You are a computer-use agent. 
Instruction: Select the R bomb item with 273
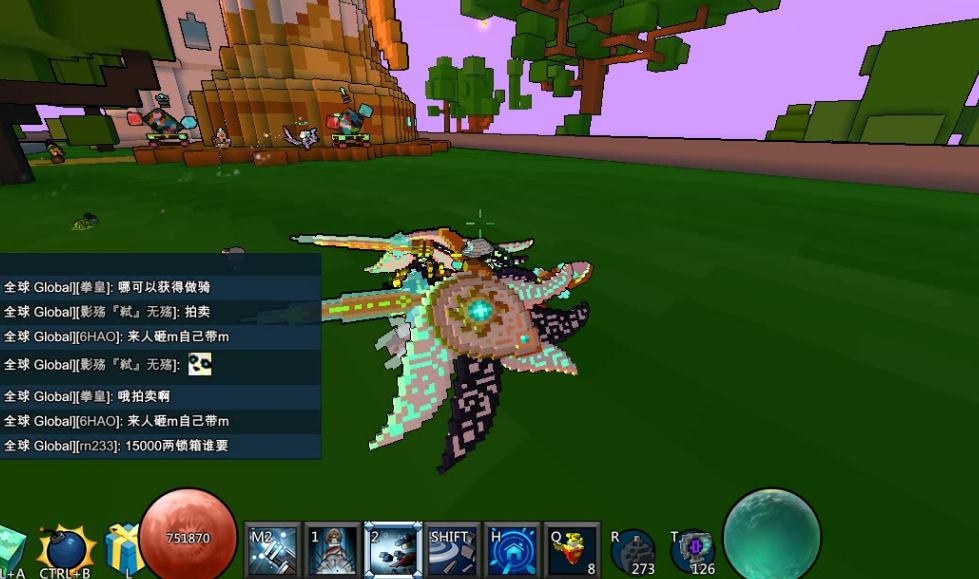(x=634, y=552)
